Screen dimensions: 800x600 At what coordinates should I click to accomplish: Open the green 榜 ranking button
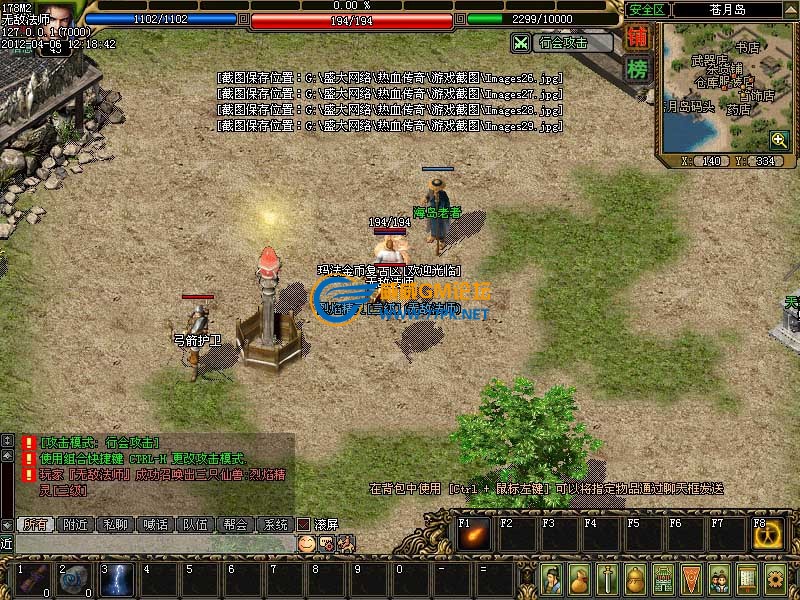pyautogui.click(x=636, y=69)
